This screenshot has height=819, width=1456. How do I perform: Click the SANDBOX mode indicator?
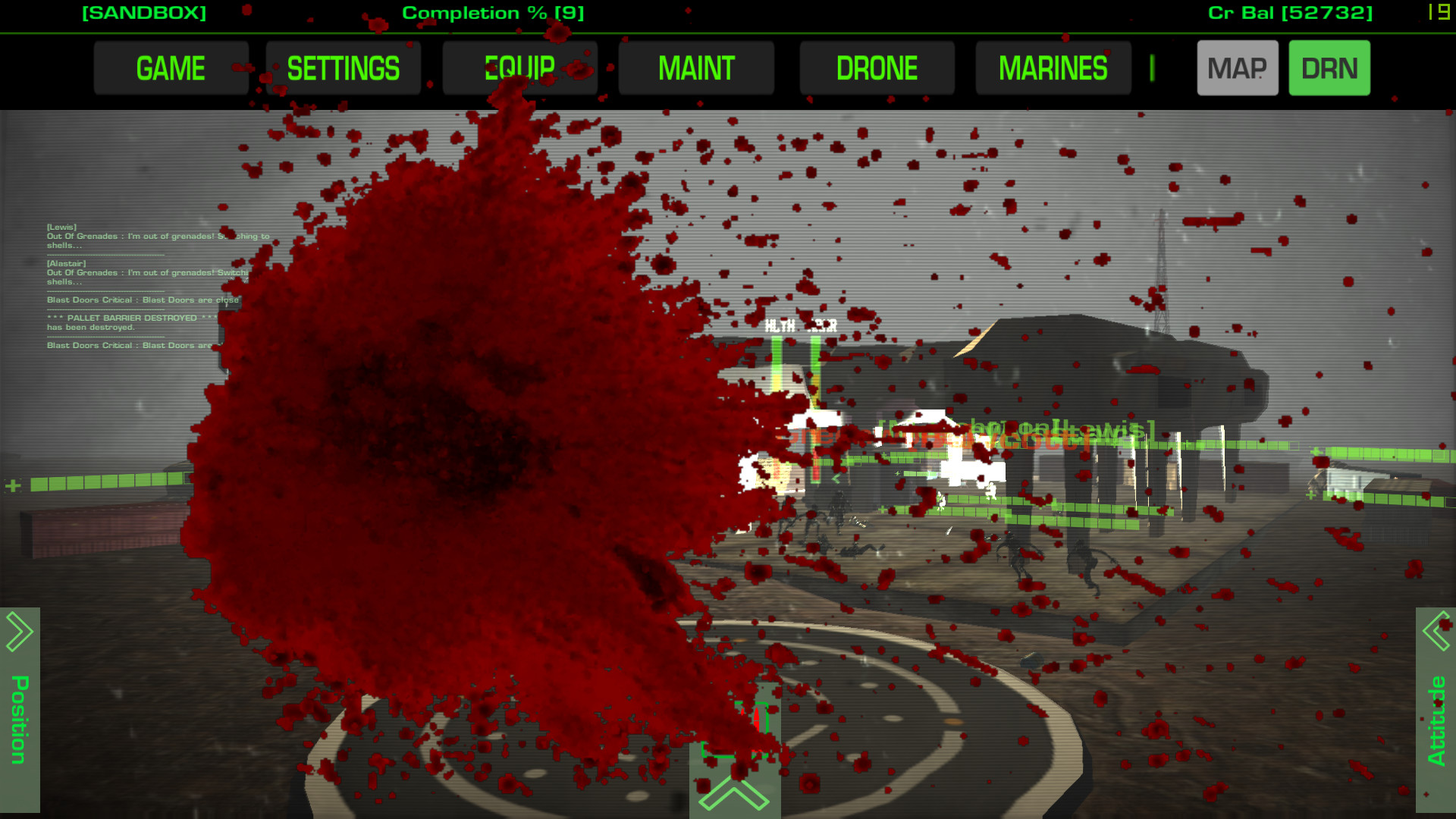pyautogui.click(x=145, y=12)
